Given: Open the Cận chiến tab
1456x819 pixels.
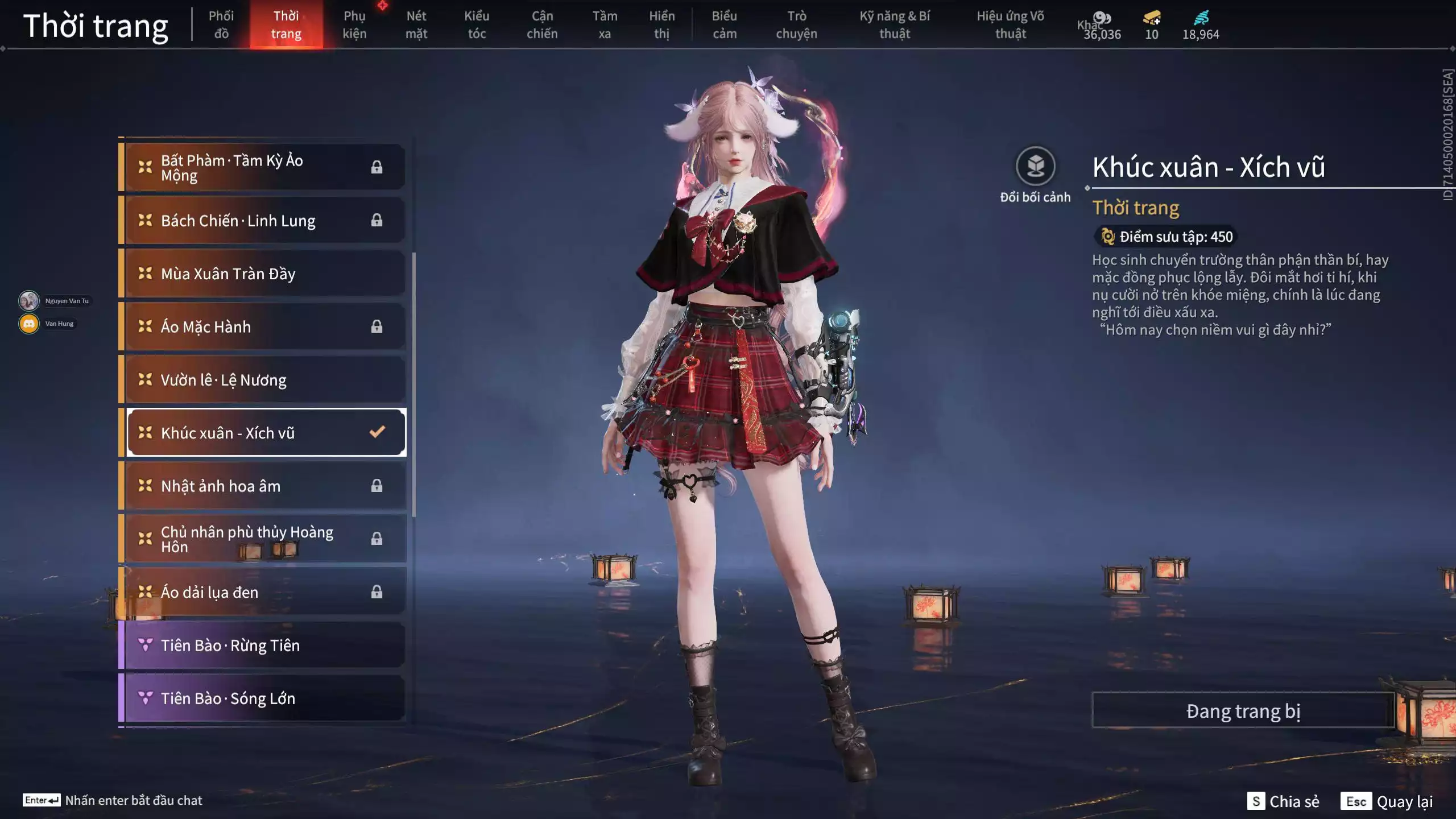Looking at the screenshot, I should click(x=542, y=25).
